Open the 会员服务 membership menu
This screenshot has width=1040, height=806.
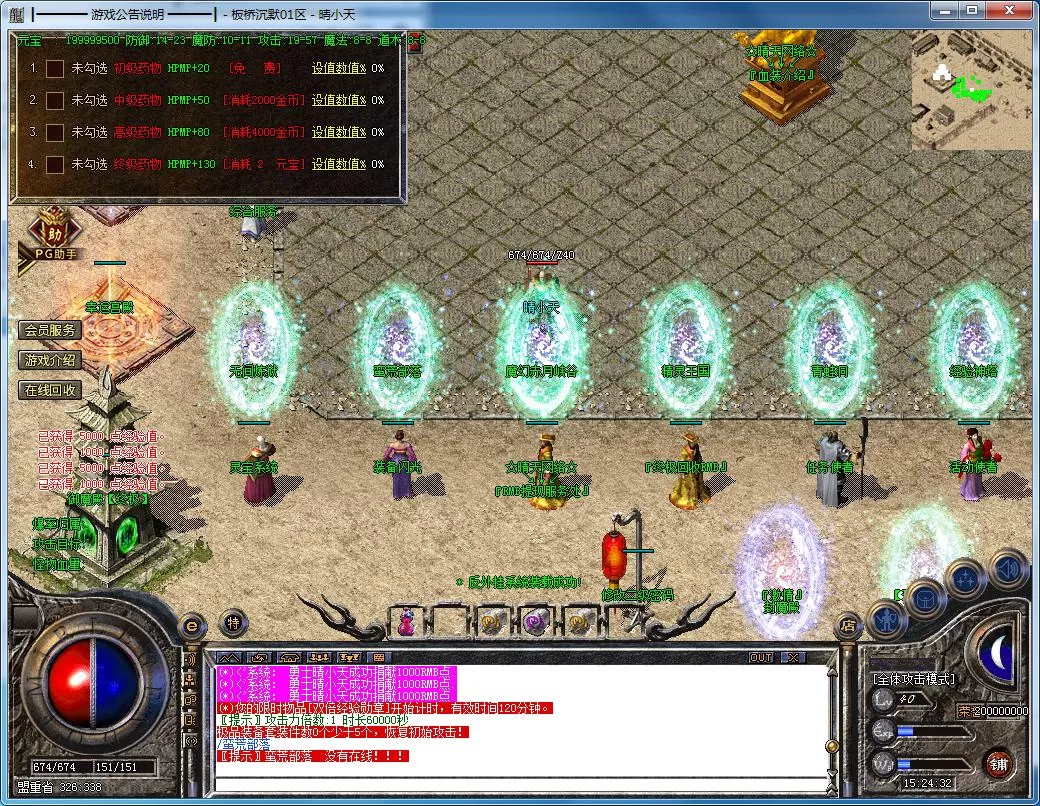[x=50, y=331]
